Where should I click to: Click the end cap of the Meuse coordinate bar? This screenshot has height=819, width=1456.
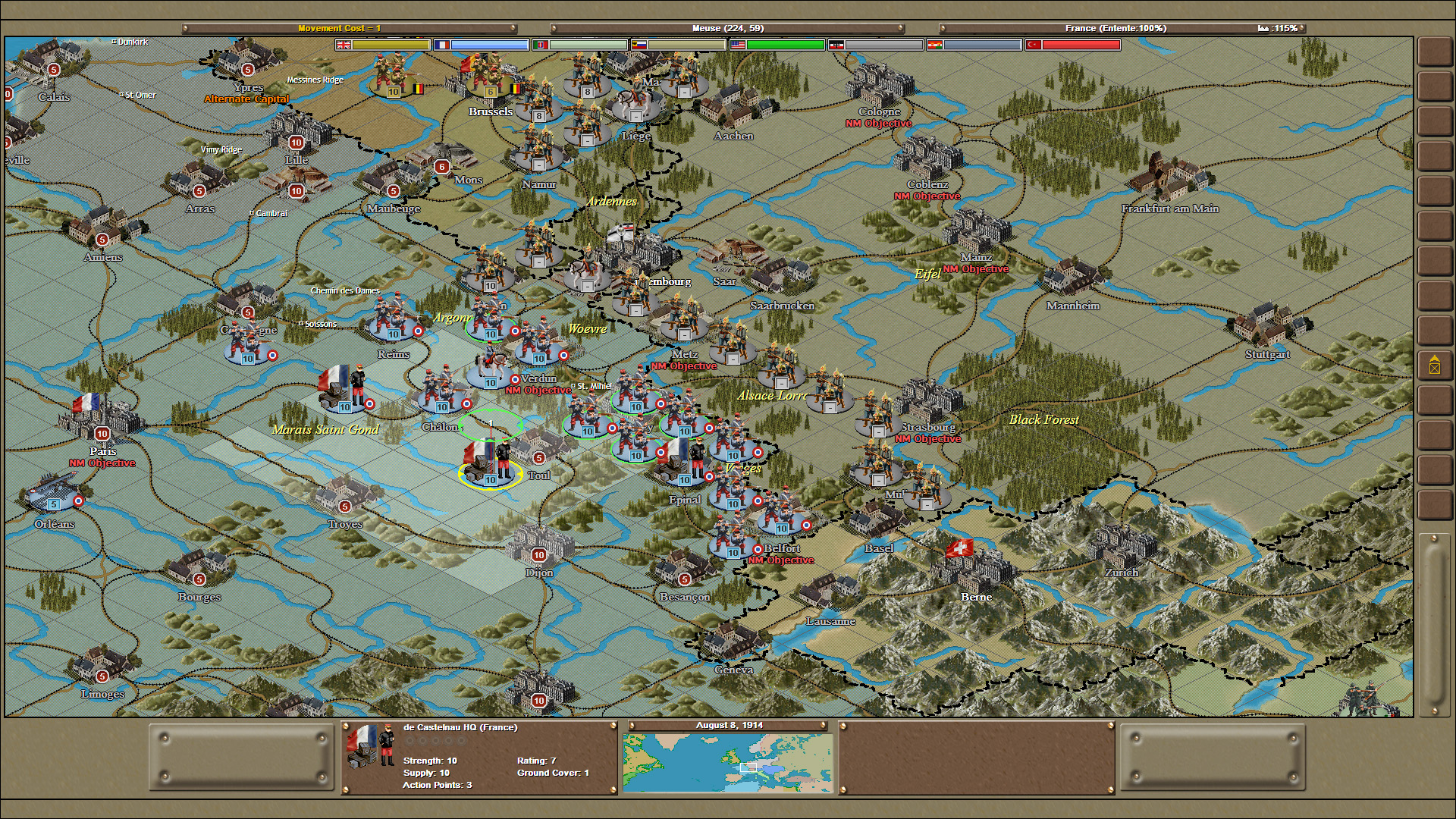[899, 27]
